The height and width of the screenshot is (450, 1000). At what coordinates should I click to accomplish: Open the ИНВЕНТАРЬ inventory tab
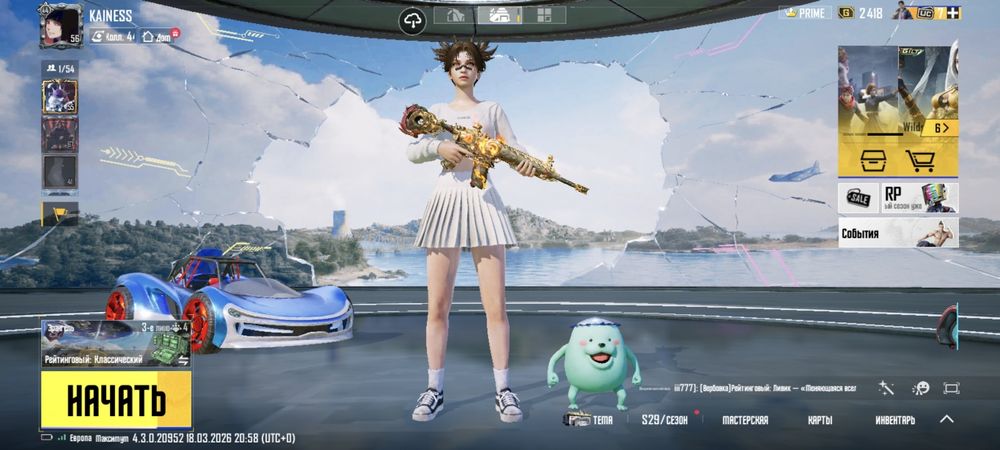(894, 420)
